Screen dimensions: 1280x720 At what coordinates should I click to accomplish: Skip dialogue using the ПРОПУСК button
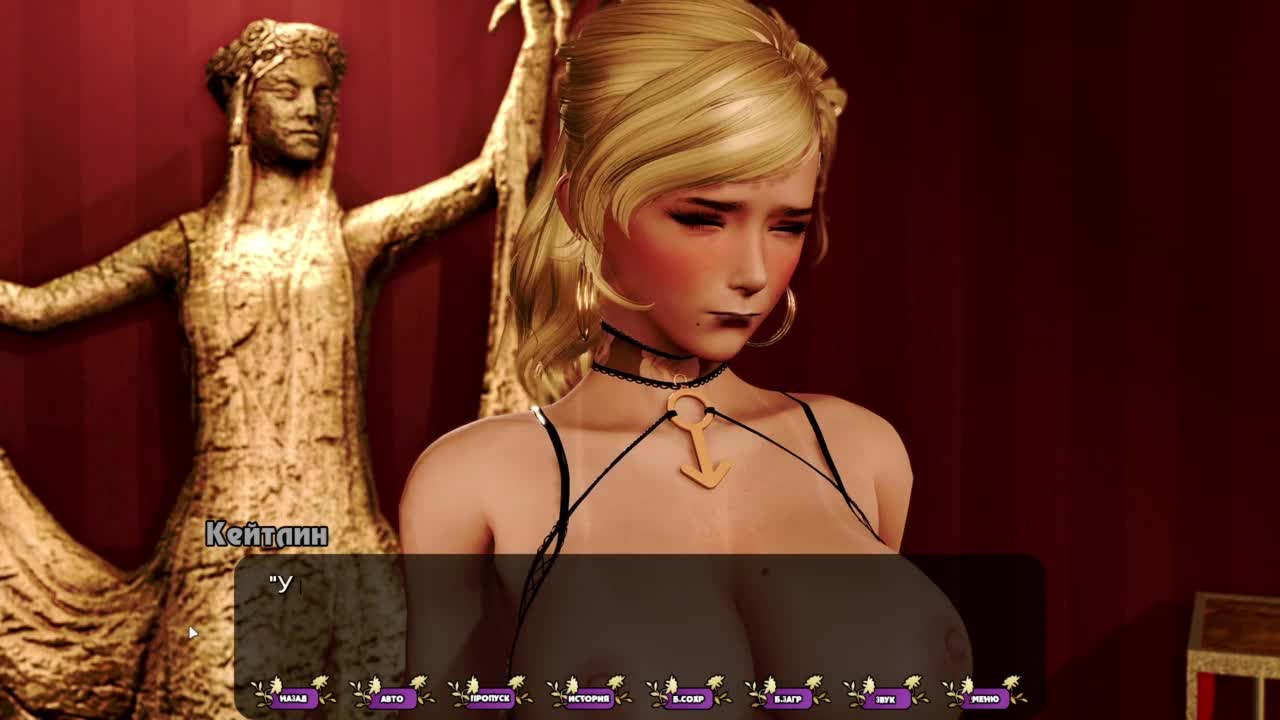491,698
